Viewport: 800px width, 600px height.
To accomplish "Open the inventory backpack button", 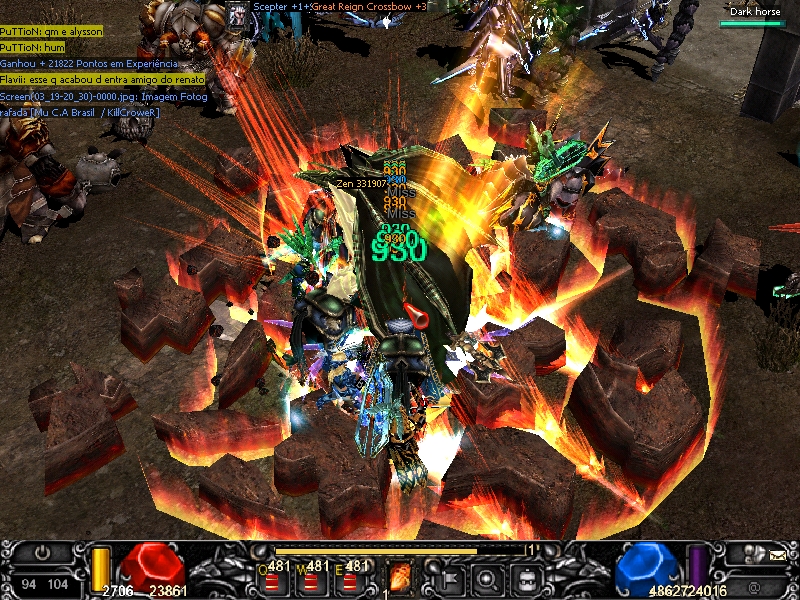I will click(524, 577).
